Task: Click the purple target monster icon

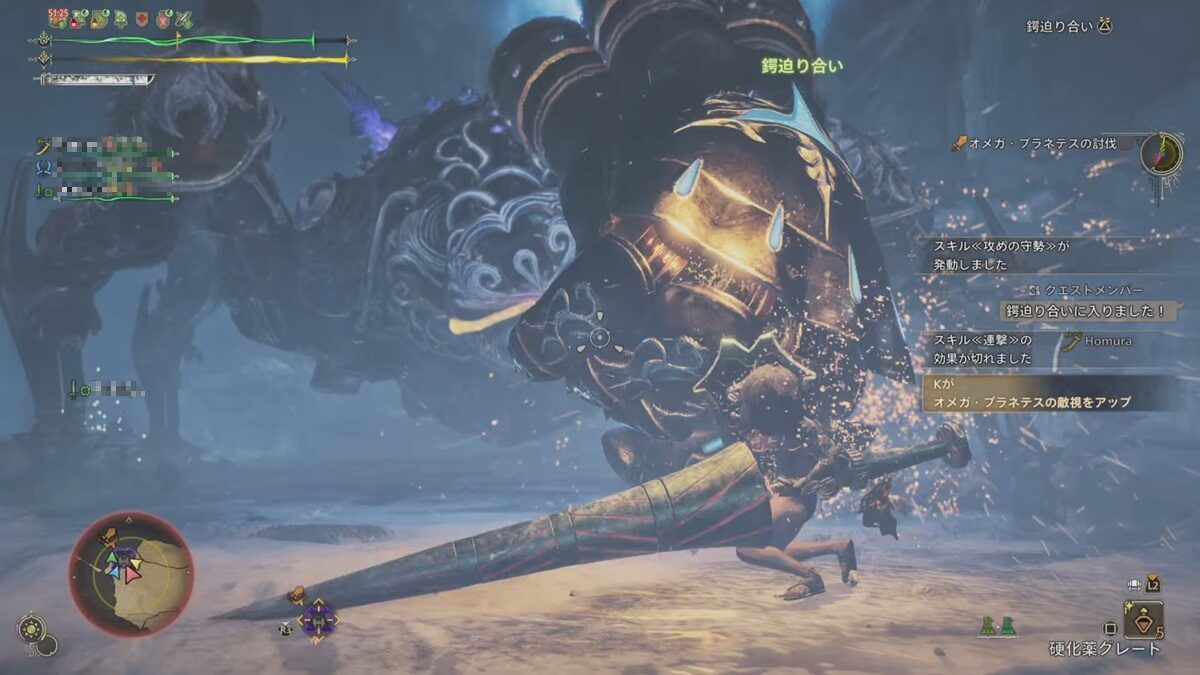Action: coord(317,619)
